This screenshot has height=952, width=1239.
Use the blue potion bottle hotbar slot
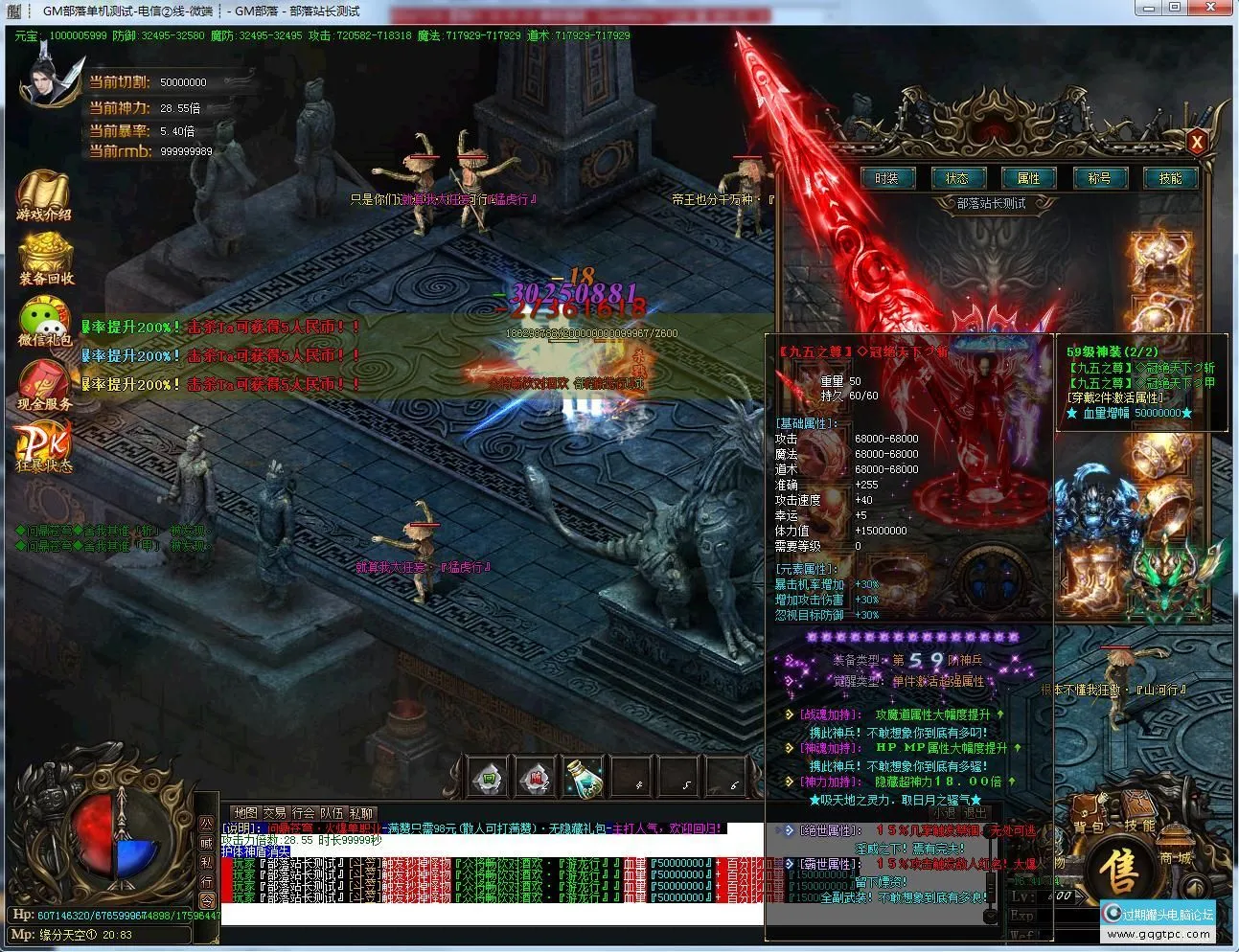[584, 777]
